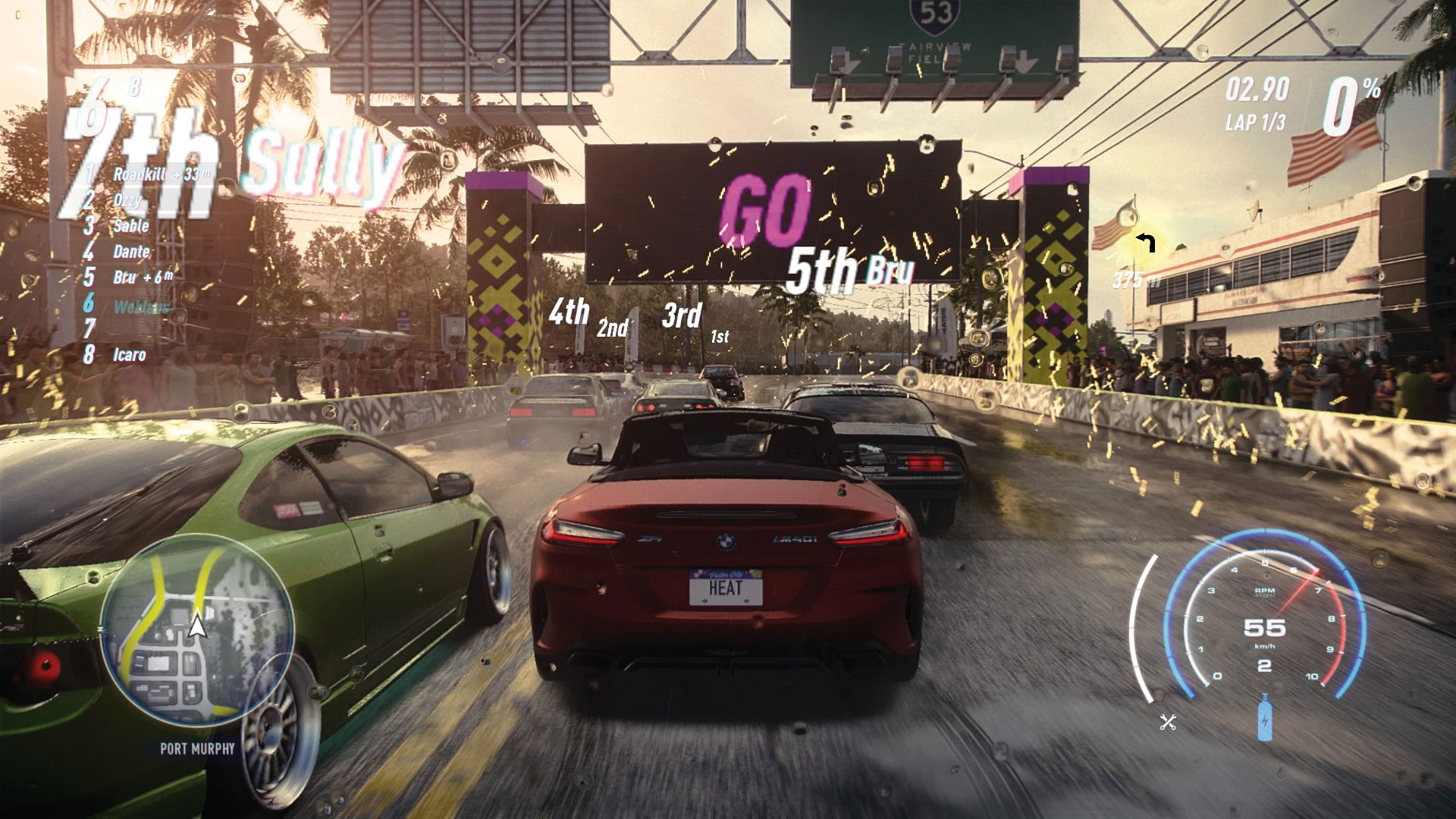The width and height of the screenshot is (1456, 819).
Task: Click the player arrow on the minimap
Action: pos(197,626)
